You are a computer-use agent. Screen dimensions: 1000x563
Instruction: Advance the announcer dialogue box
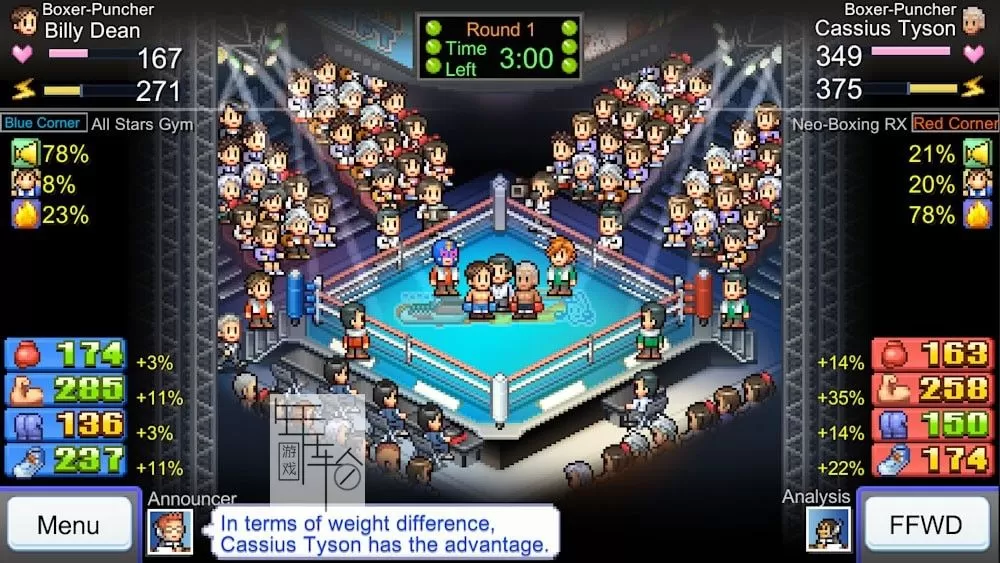coord(384,533)
